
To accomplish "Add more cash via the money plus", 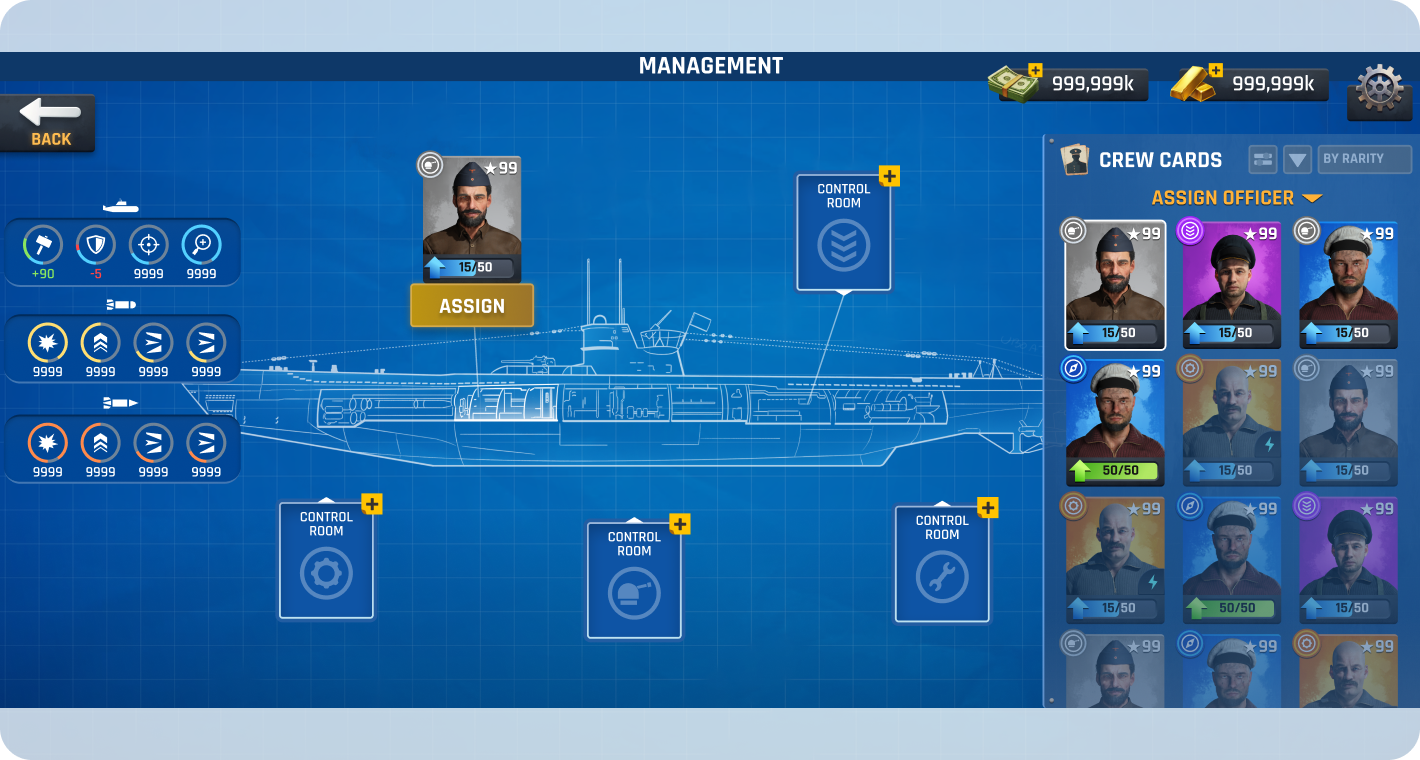I will pyautogui.click(x=1035, y=71).
